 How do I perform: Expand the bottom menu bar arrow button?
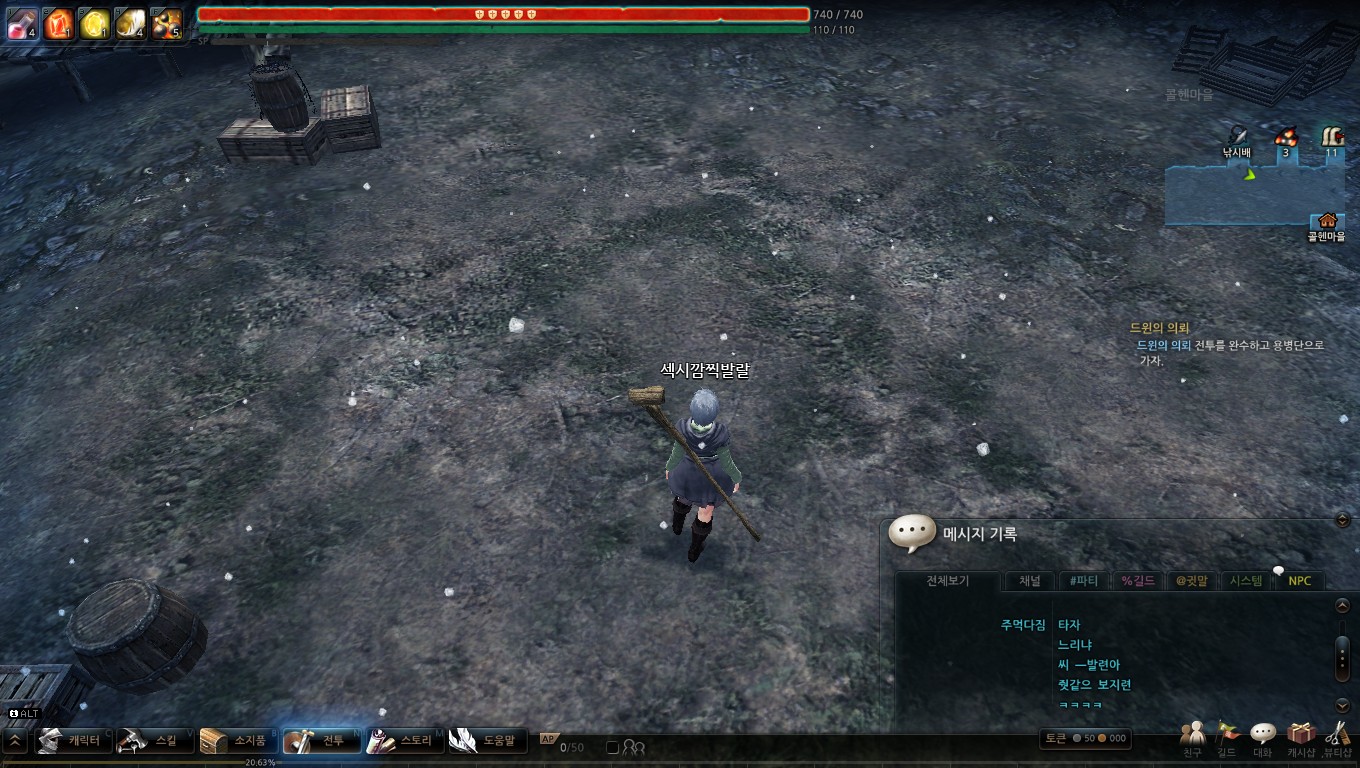[15, 741]
